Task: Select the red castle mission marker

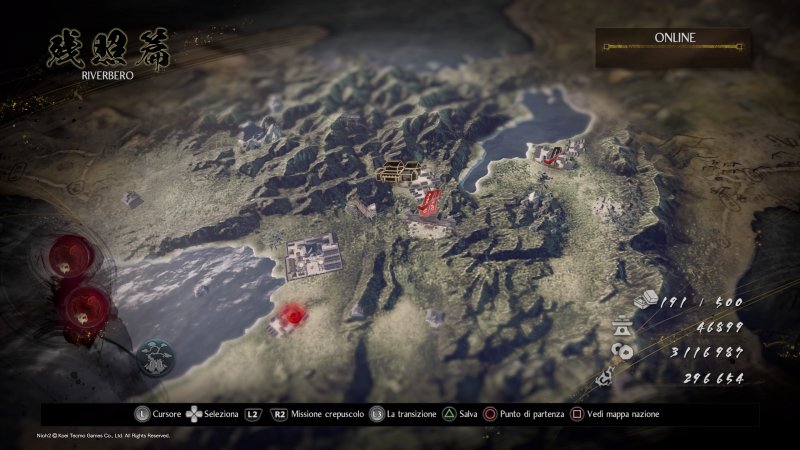Action: click(x=426, y=201)
